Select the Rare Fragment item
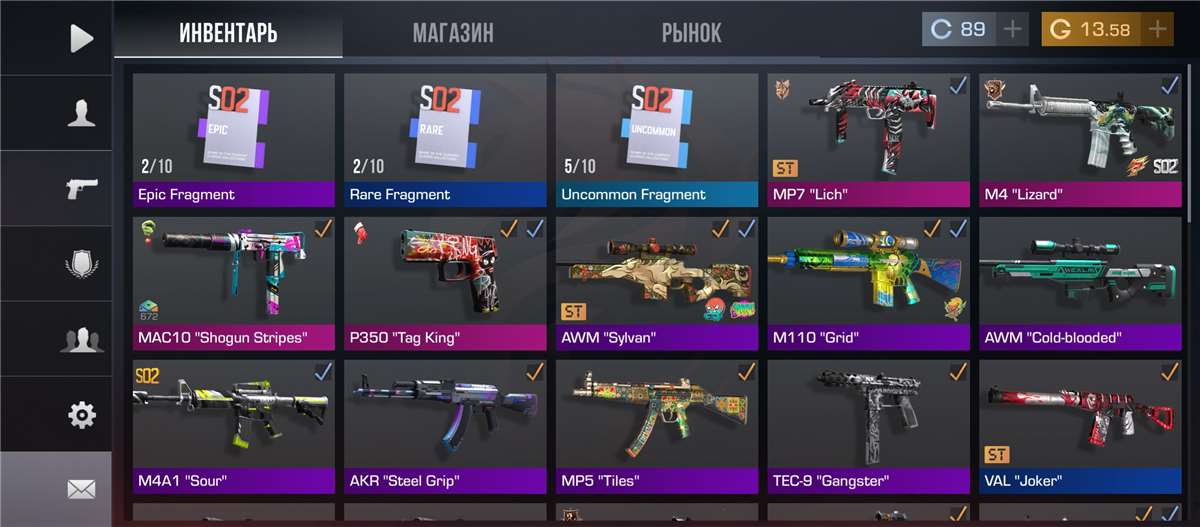This screenshot has height=527, width=1200. [446, 140]
